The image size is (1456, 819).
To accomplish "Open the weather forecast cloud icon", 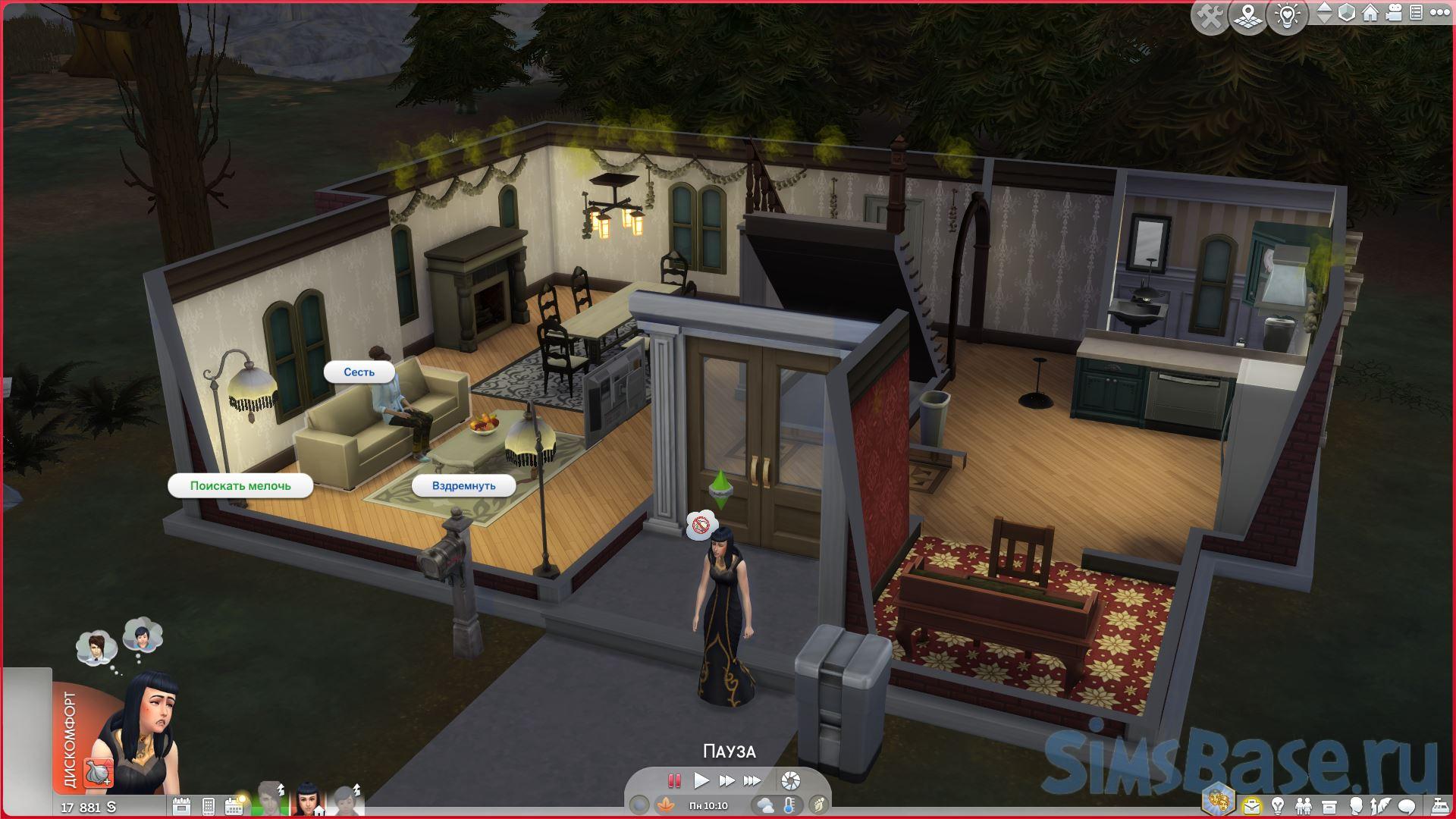I will pos(764,805).
